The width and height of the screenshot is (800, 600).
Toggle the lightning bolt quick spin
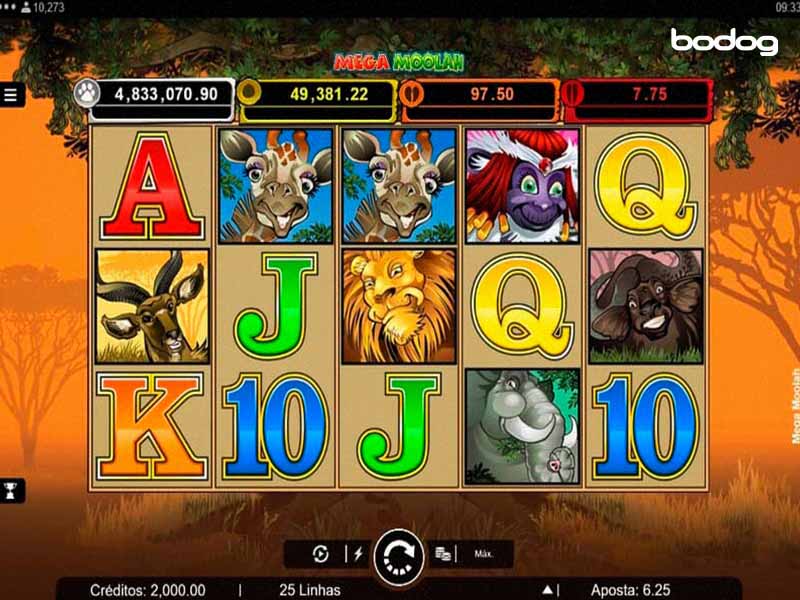(x=355, y=554)
